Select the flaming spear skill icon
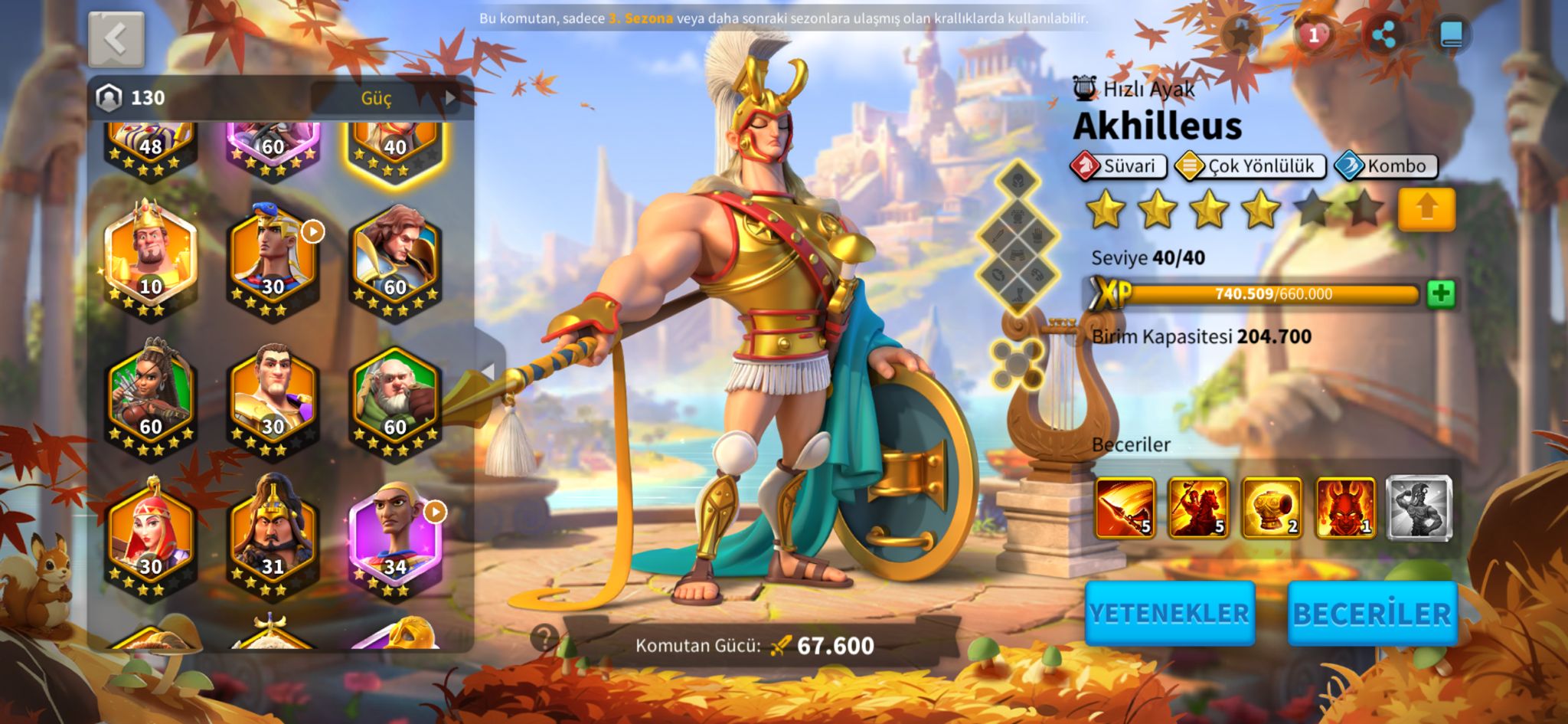Screen dimensions: 1568x724 (x=1125, y=507)
